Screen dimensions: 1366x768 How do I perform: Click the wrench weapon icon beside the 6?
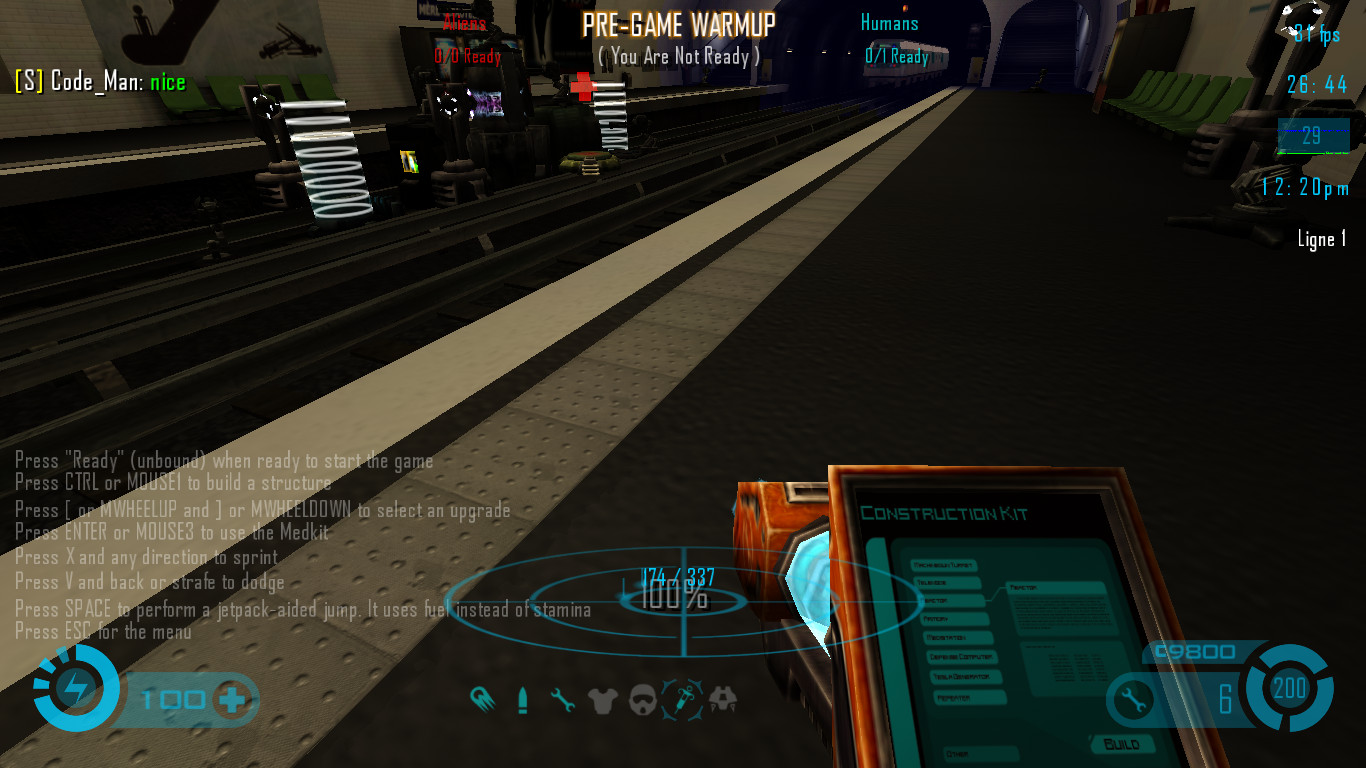tap(1134, 699)
